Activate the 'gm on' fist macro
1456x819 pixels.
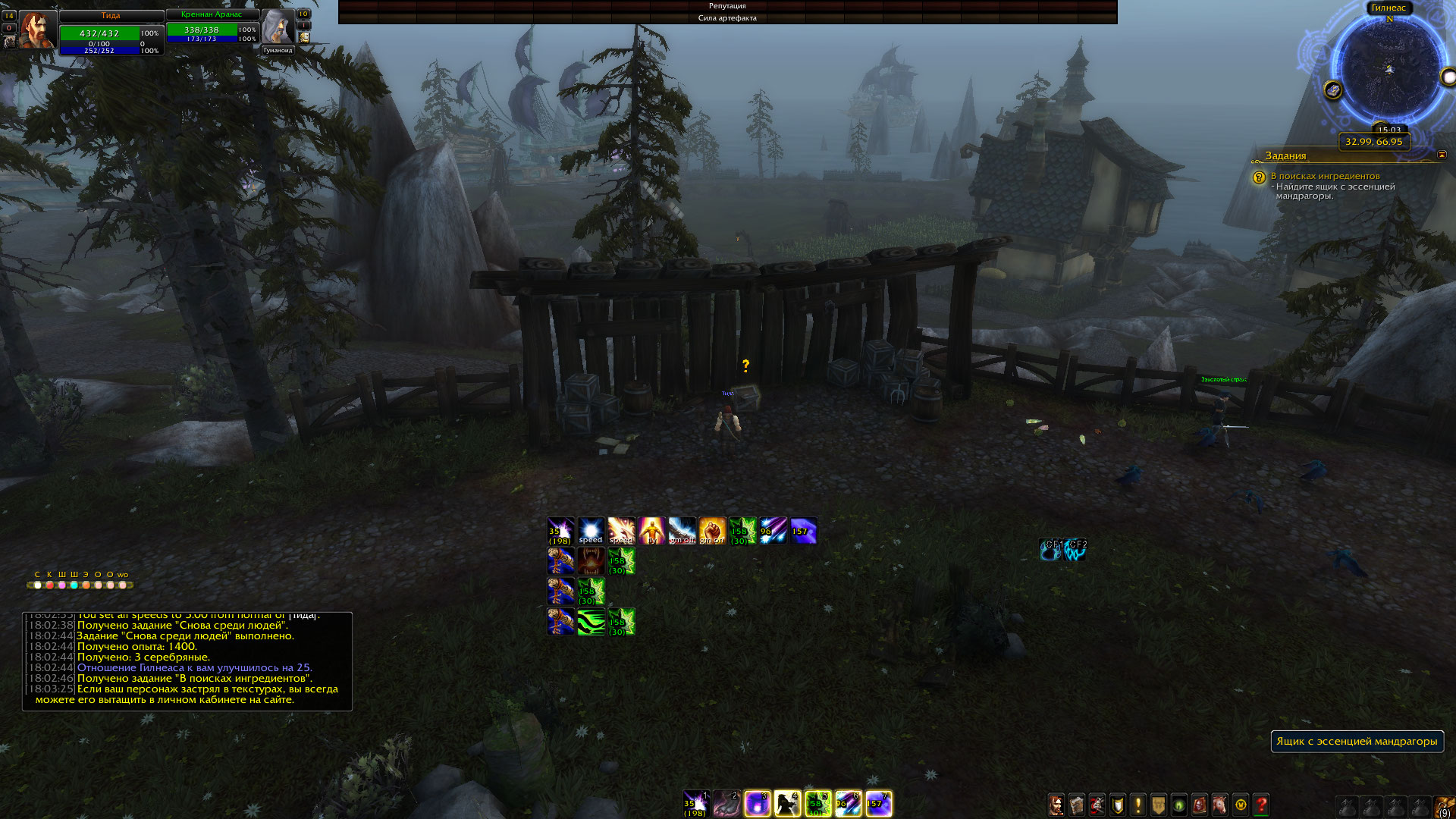[x=712, y=531]
